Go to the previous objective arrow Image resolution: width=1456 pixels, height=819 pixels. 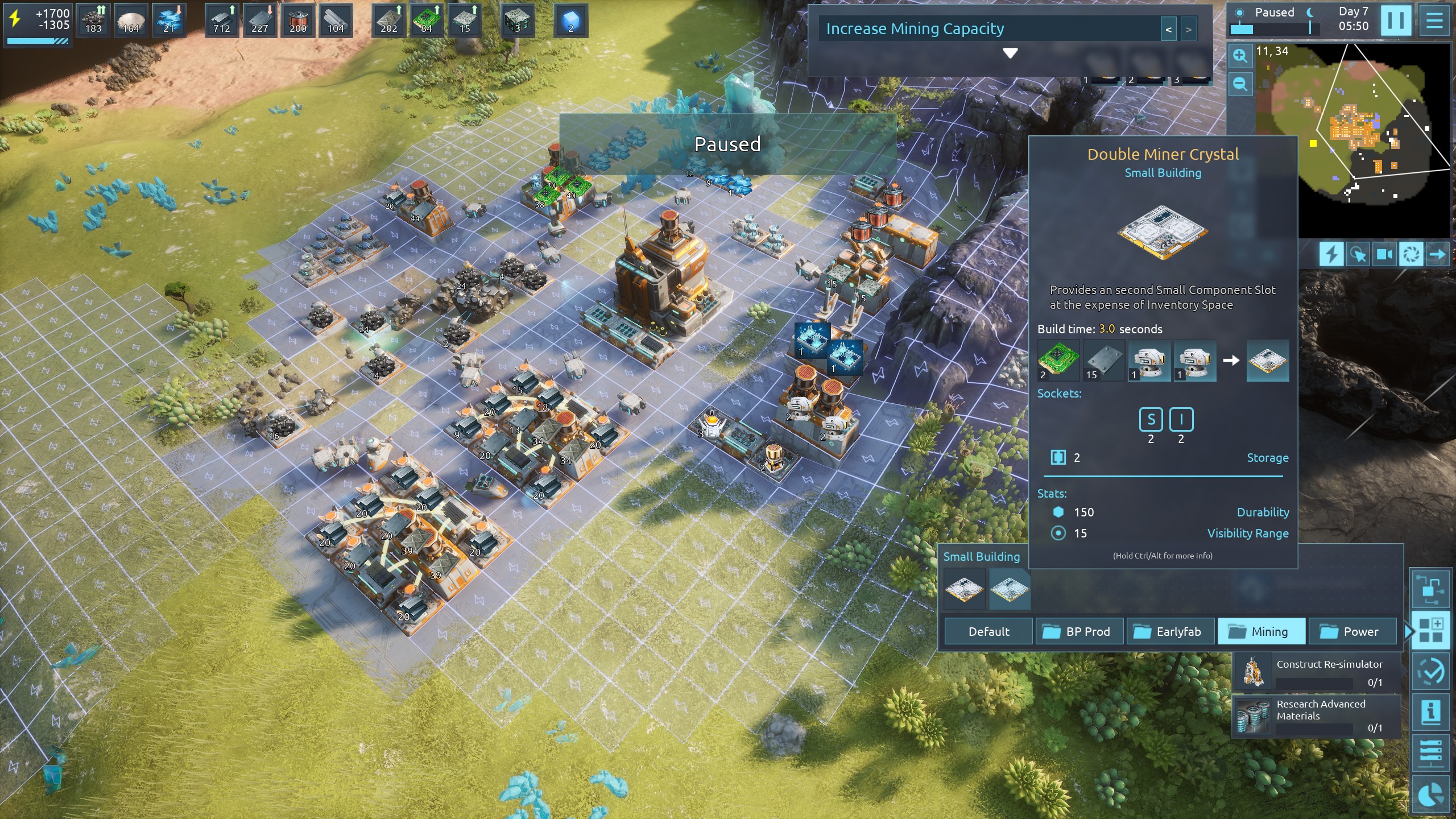(x=1168, y=30)
